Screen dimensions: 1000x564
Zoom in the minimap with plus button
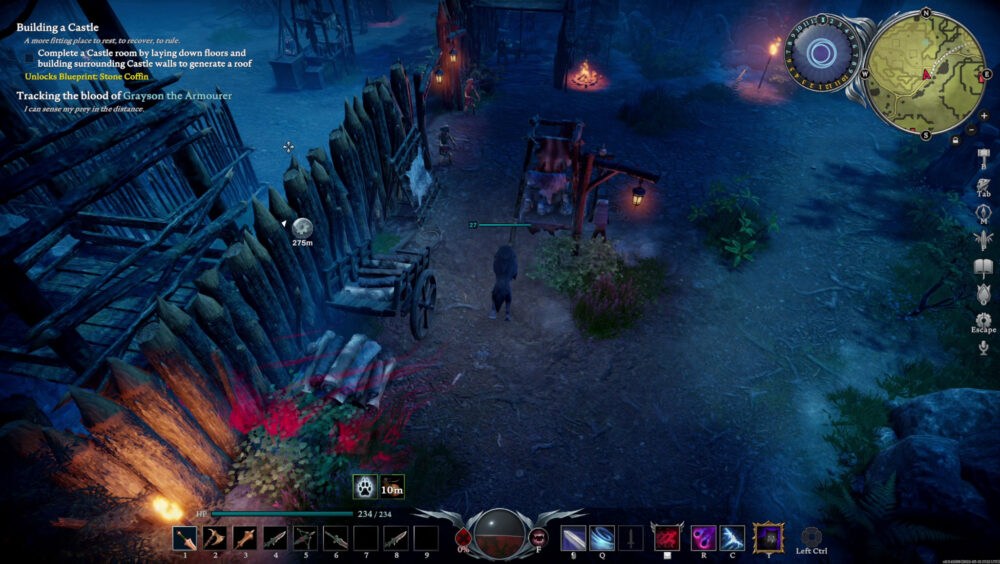click(x=970, y=116)
